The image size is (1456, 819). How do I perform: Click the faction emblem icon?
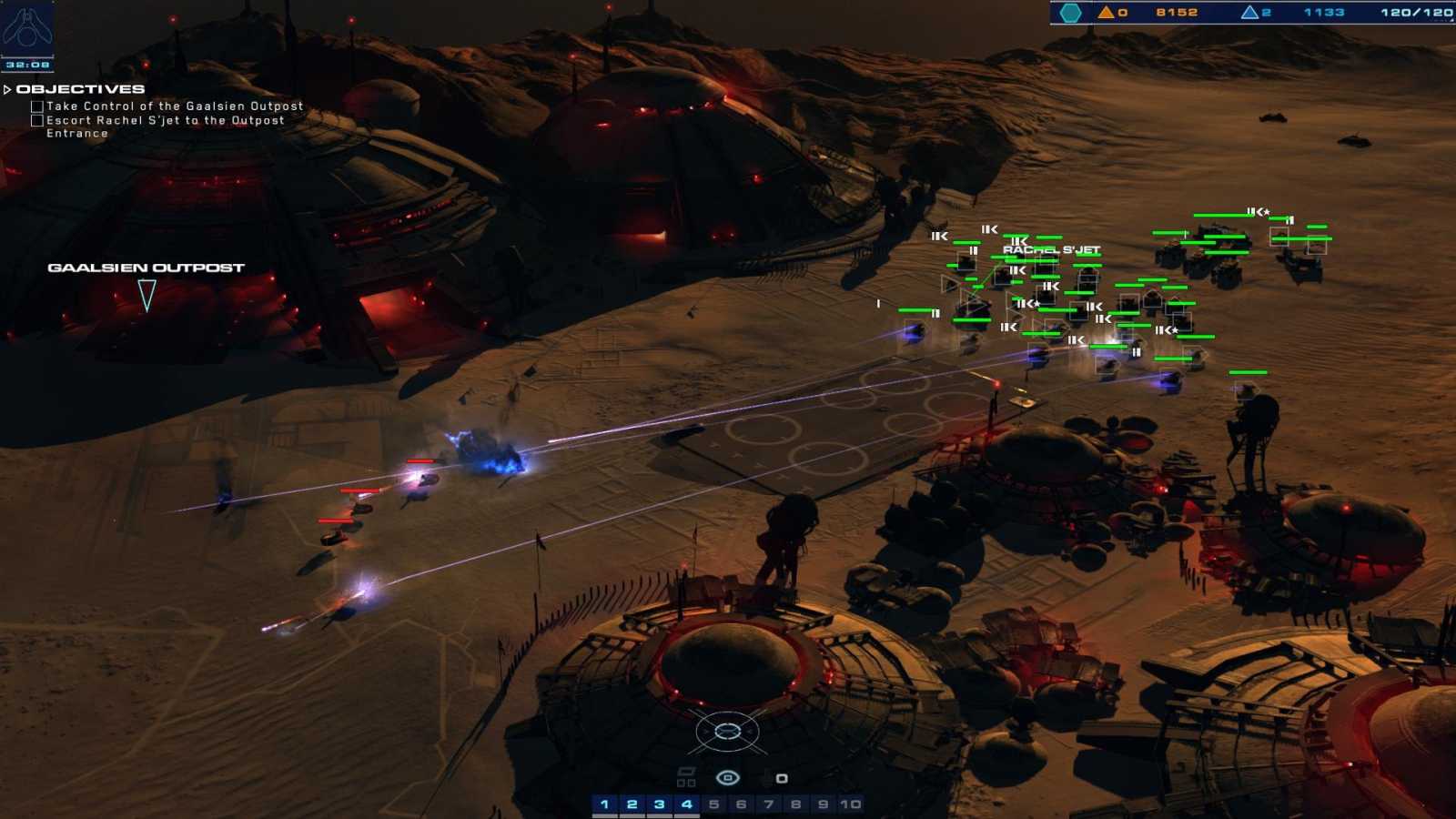coord(27,27)
